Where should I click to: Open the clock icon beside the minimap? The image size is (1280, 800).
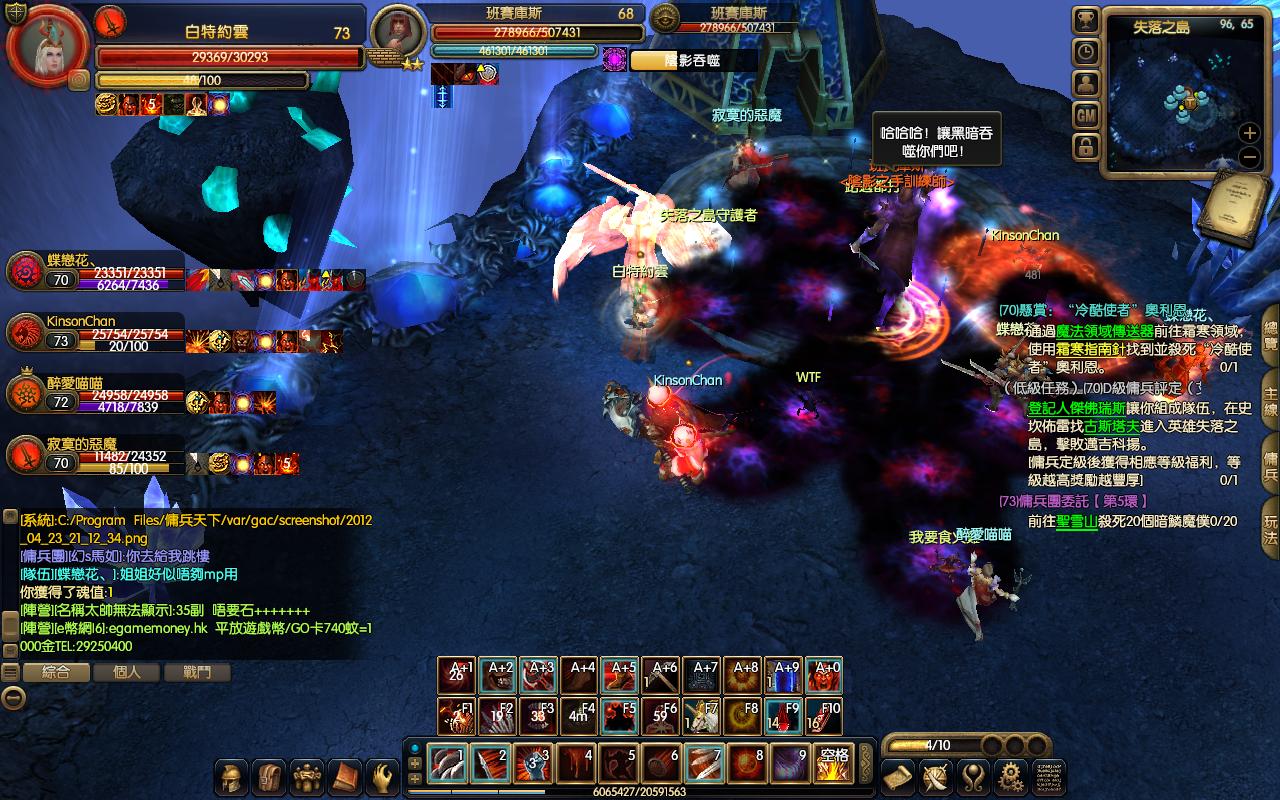tap(1086, 52)
